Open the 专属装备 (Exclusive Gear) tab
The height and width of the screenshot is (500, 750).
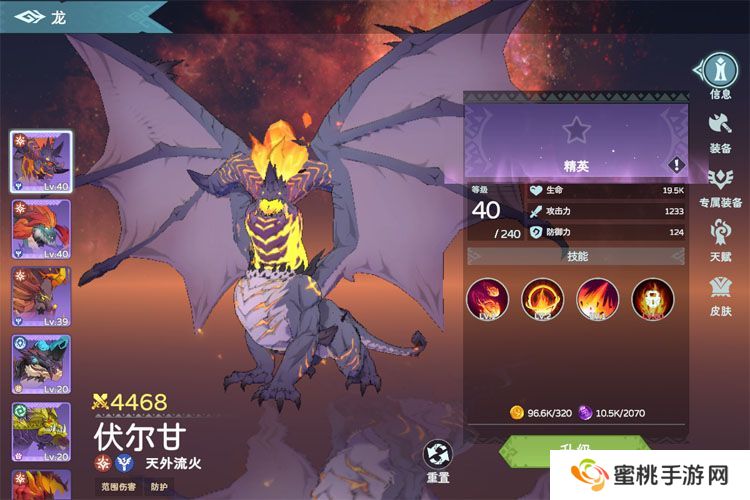pos(719,184)
